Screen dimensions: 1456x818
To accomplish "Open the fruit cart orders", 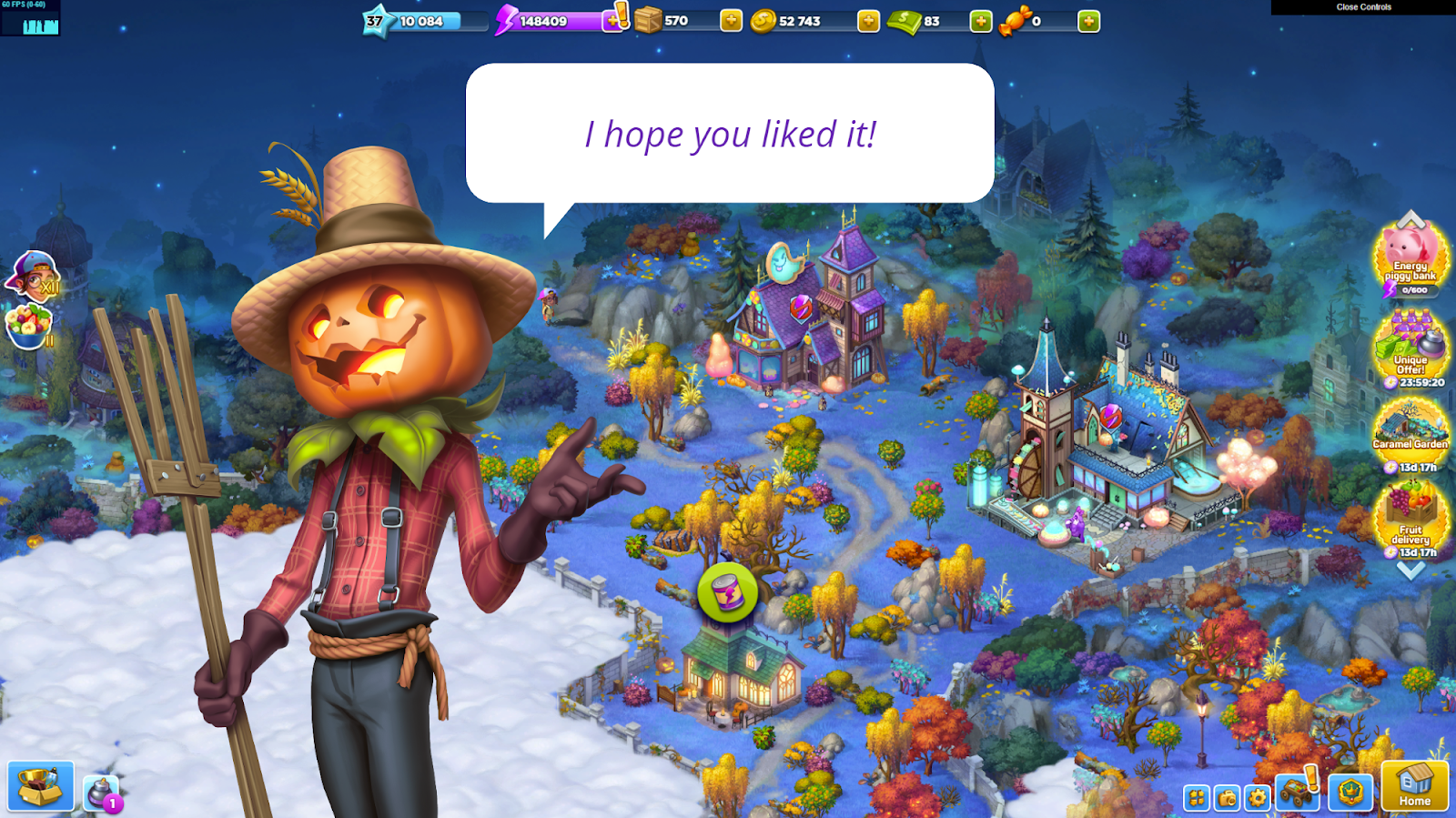I will click(1296, 793).
